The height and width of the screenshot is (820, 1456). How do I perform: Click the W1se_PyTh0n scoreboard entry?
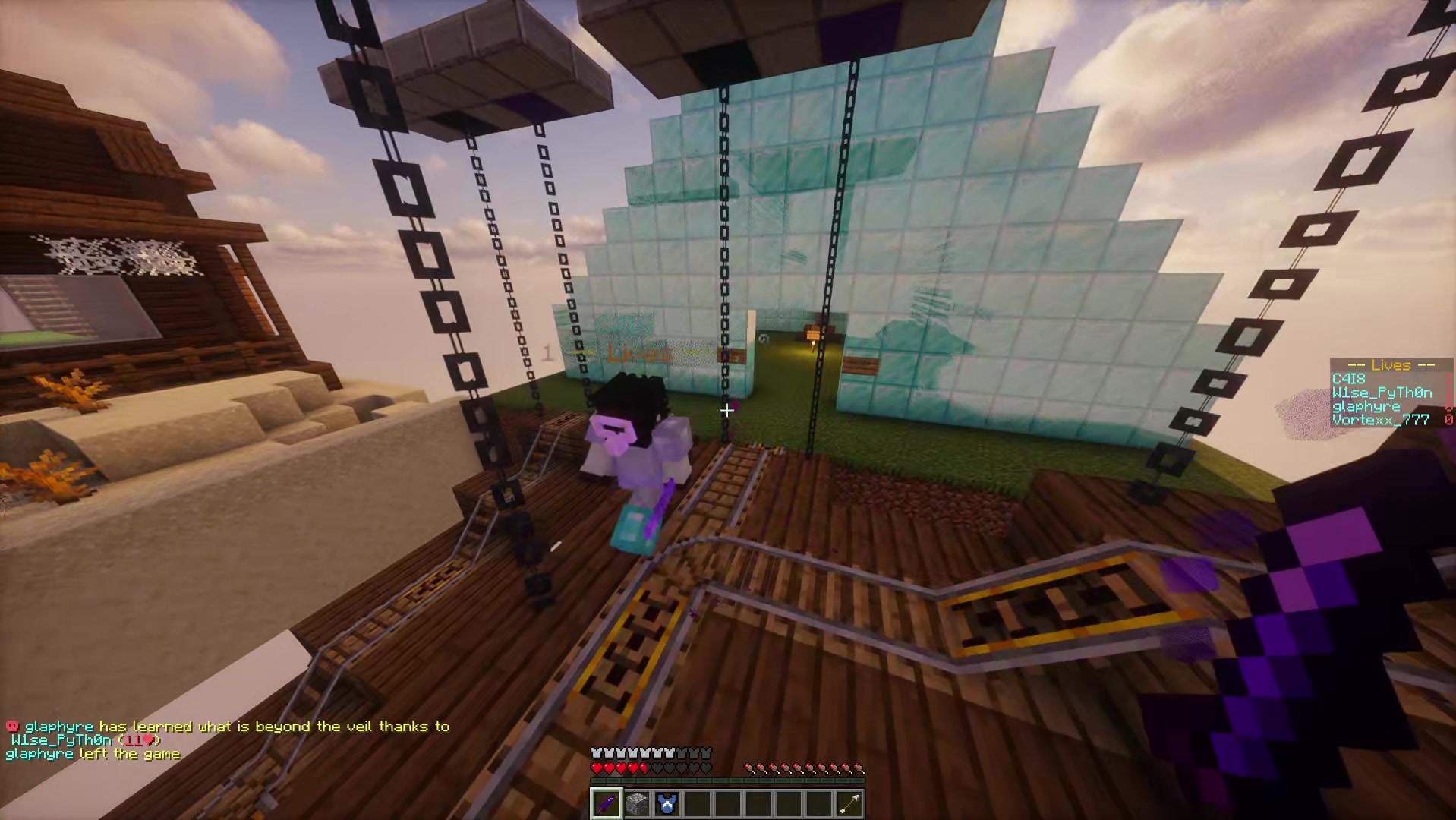(x=1382, y=393)
